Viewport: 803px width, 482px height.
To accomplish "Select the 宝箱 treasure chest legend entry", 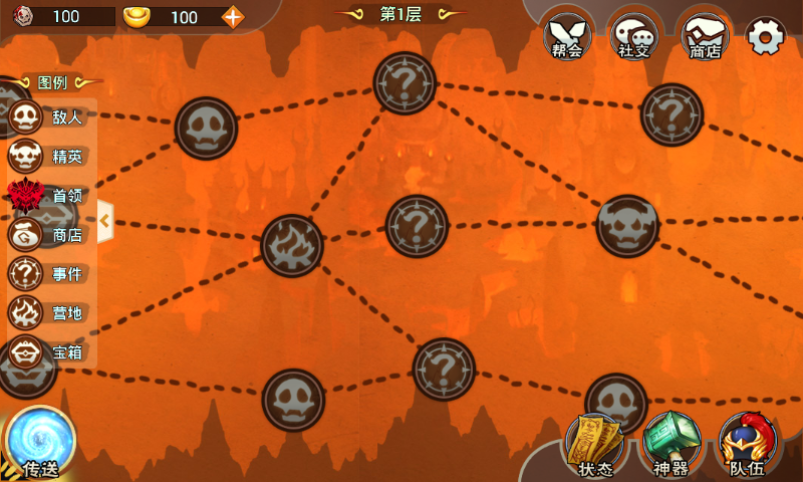I will pos(48,352).
